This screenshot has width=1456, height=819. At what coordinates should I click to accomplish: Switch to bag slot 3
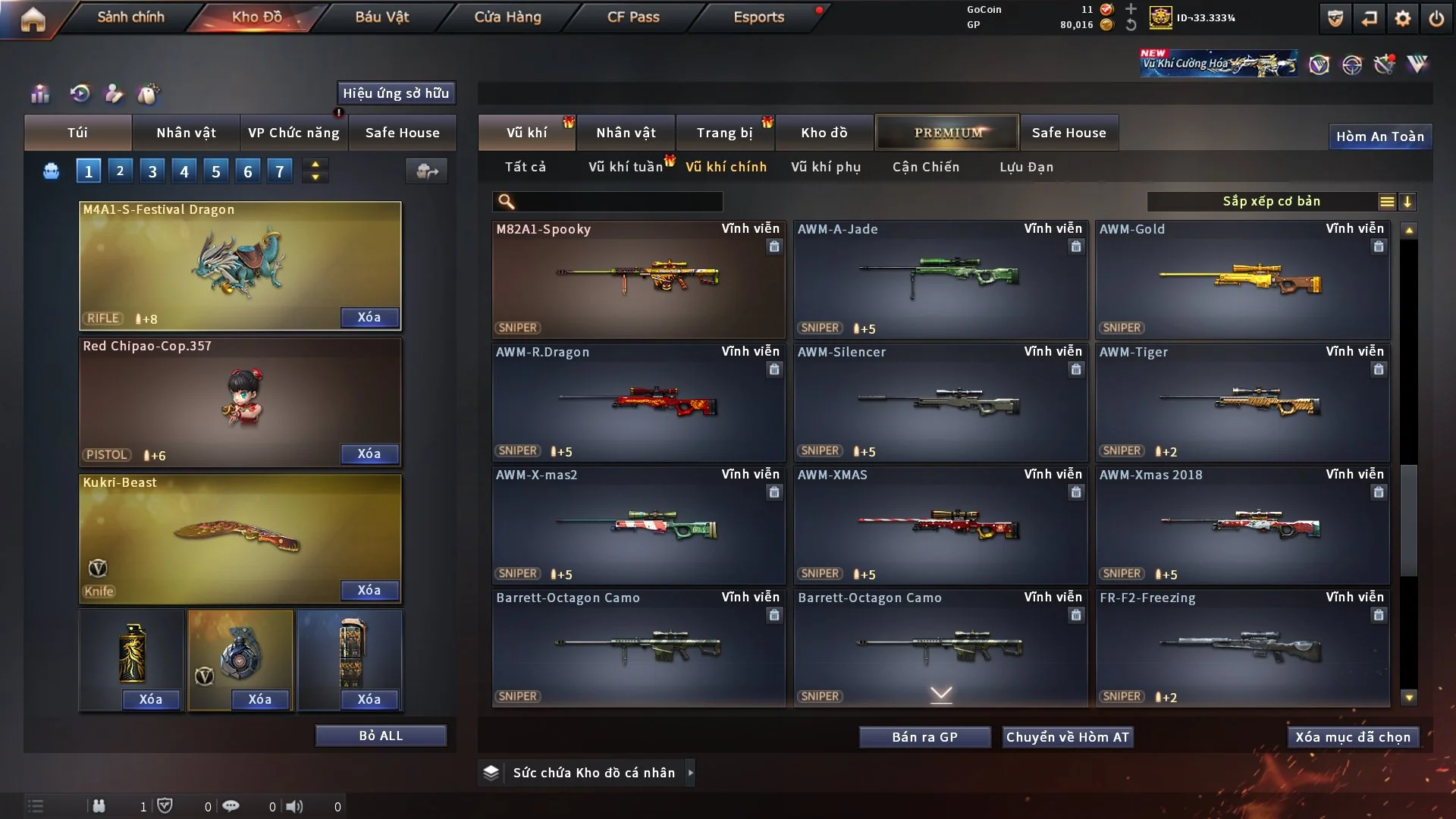pos(152,171)
